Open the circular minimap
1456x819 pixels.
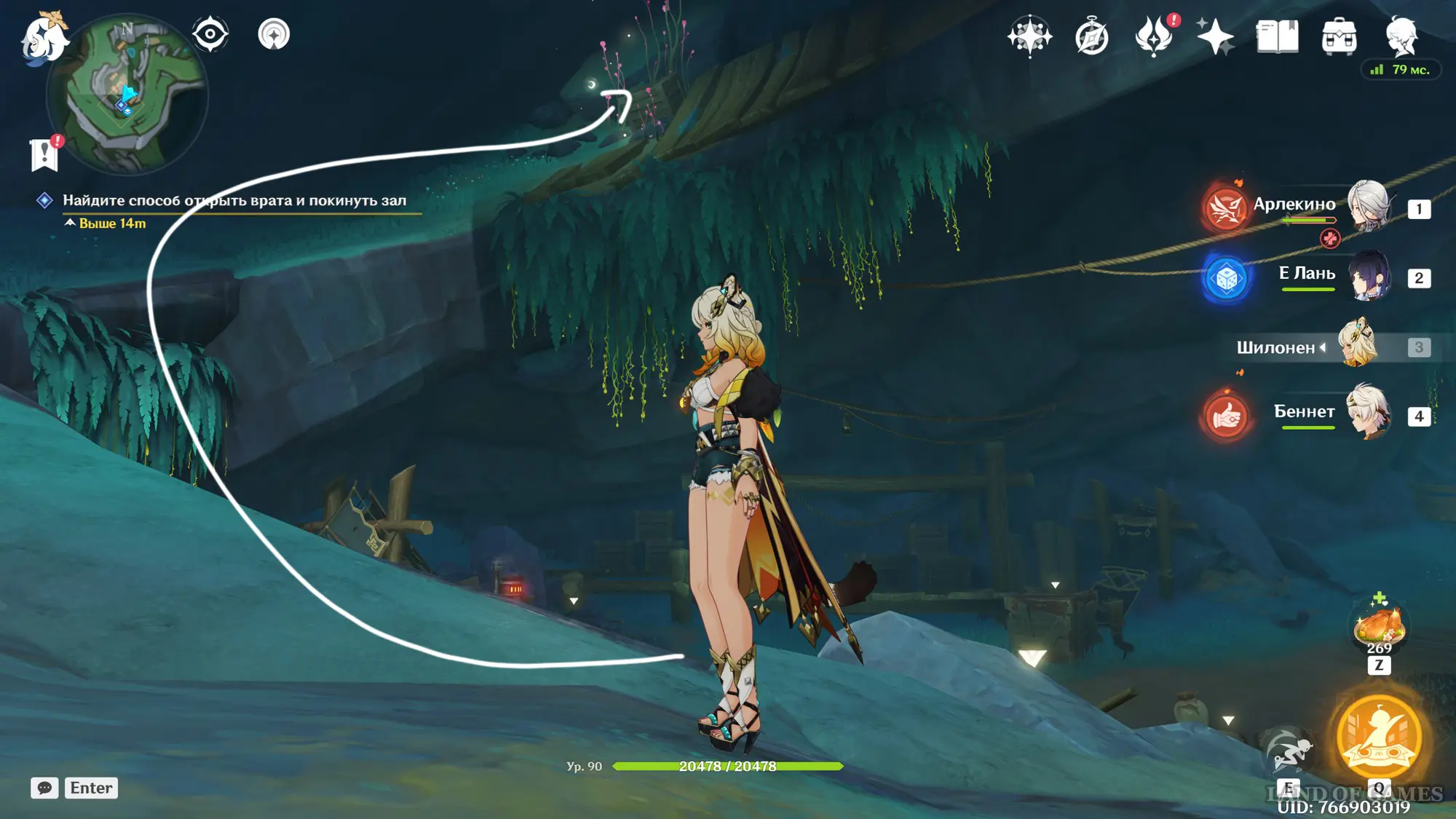pos(127,96)
